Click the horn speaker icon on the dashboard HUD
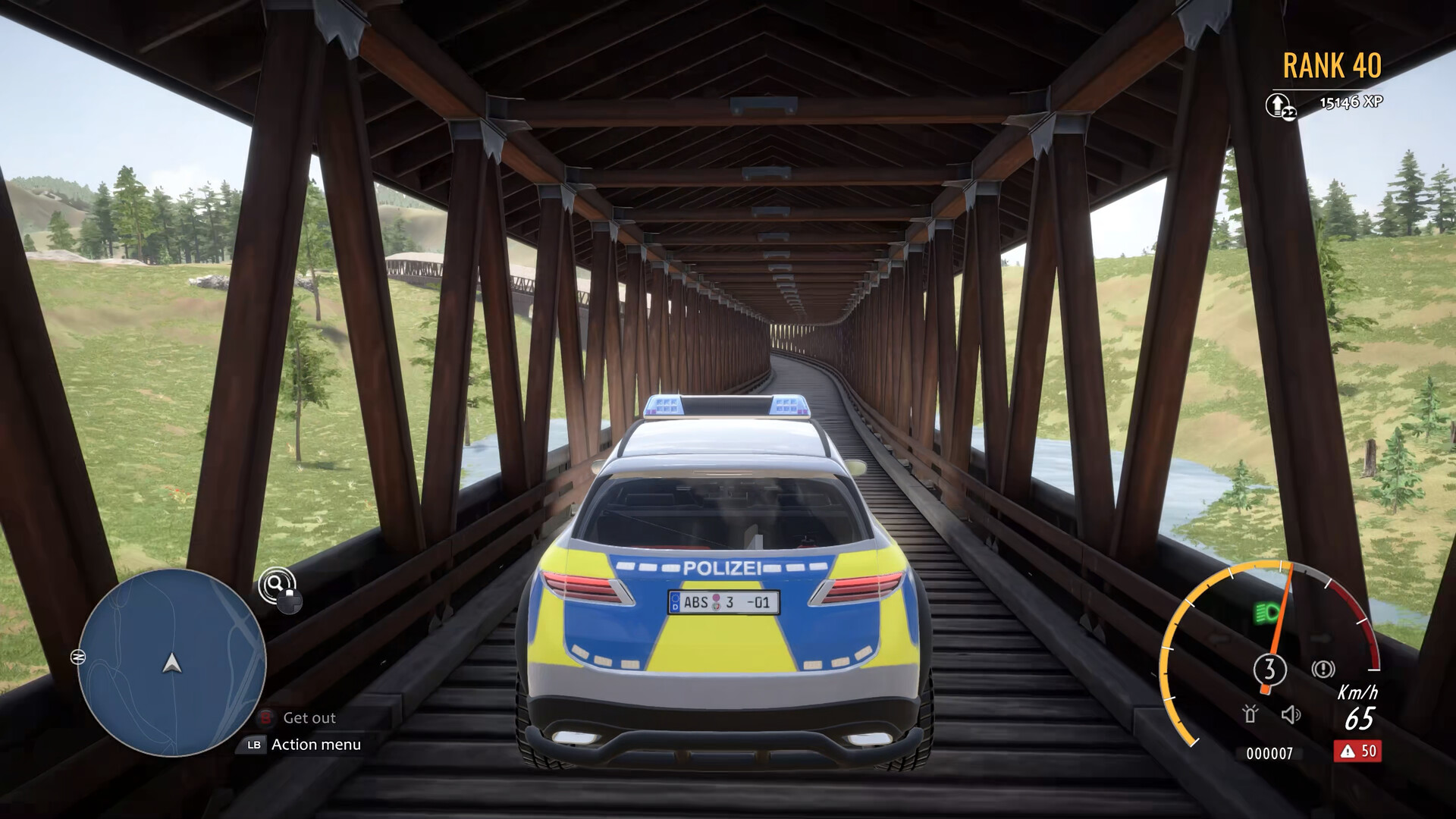Viewport: 1456px width, 819px height. tap(1290, 716)
